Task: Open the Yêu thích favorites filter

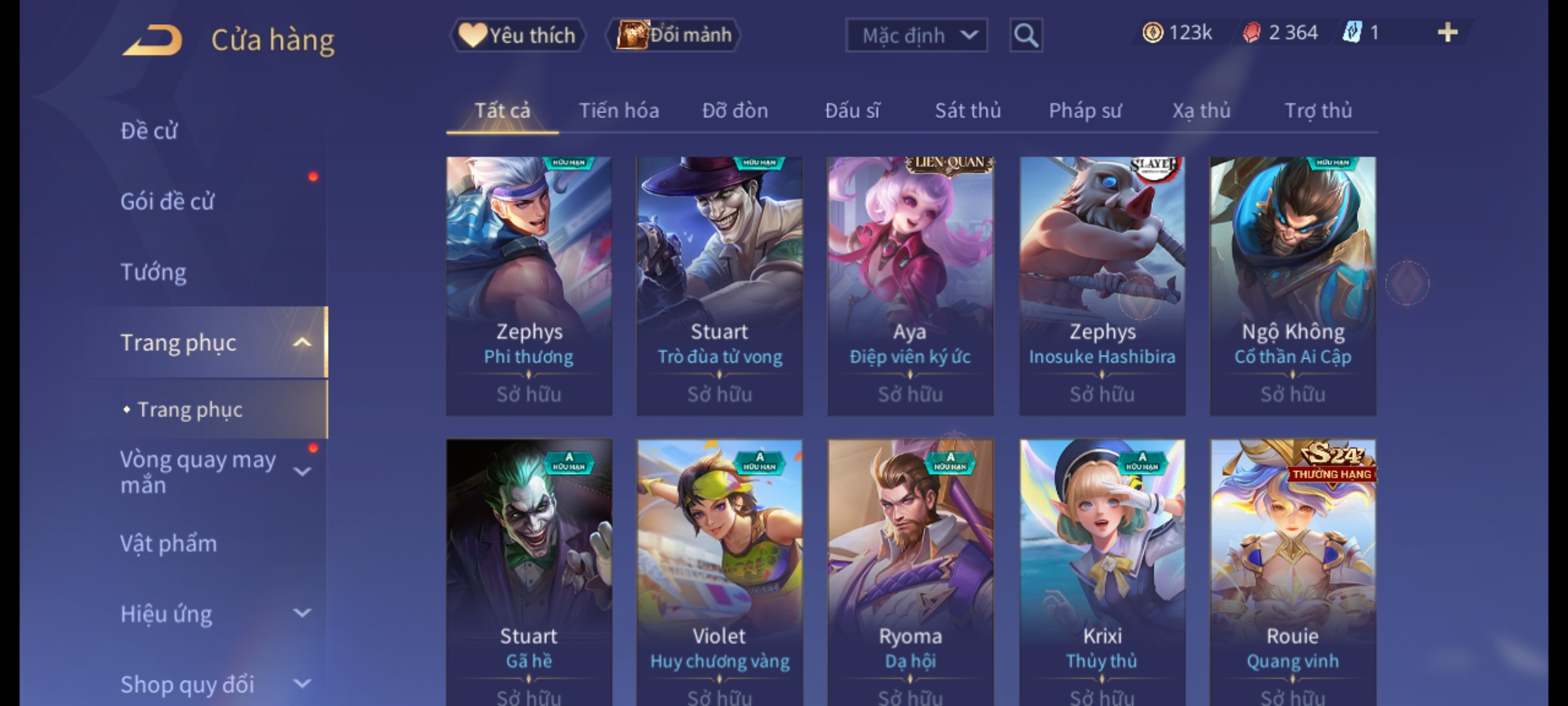Action: tap(517, 35)
